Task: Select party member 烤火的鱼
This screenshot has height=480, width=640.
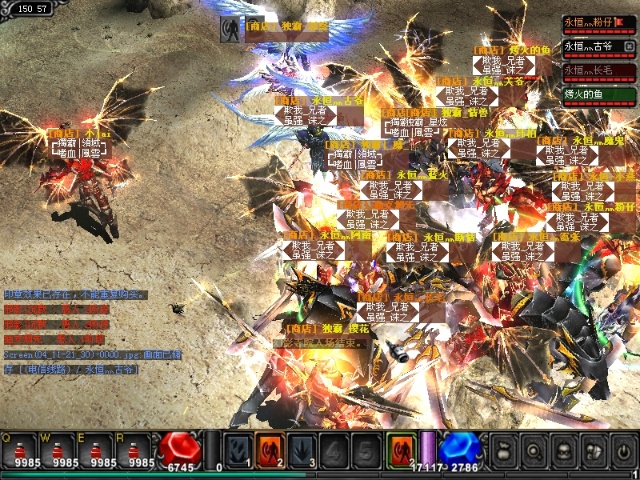Action: point(598,95)
